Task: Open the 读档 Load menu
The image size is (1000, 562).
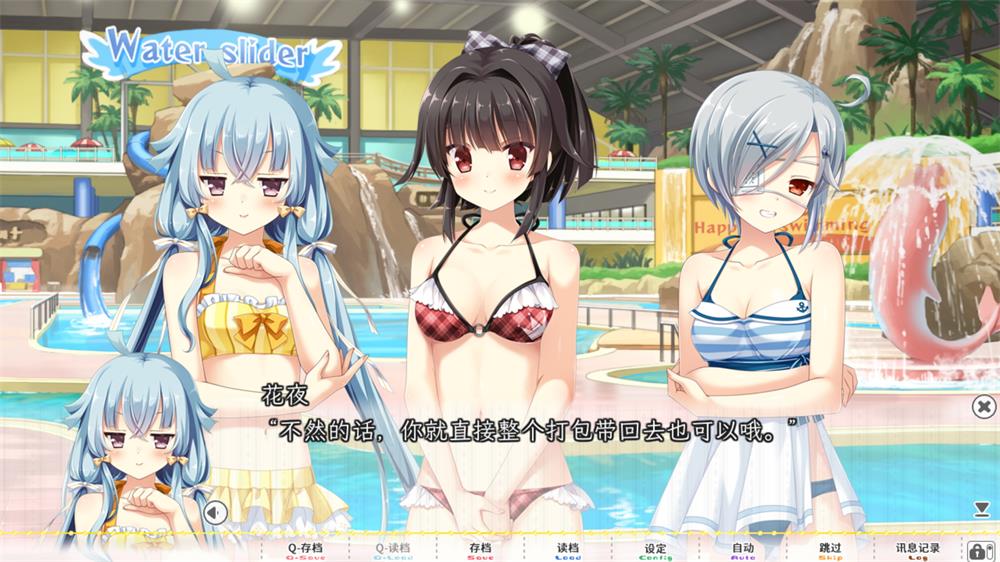Action: click(568, 549)
